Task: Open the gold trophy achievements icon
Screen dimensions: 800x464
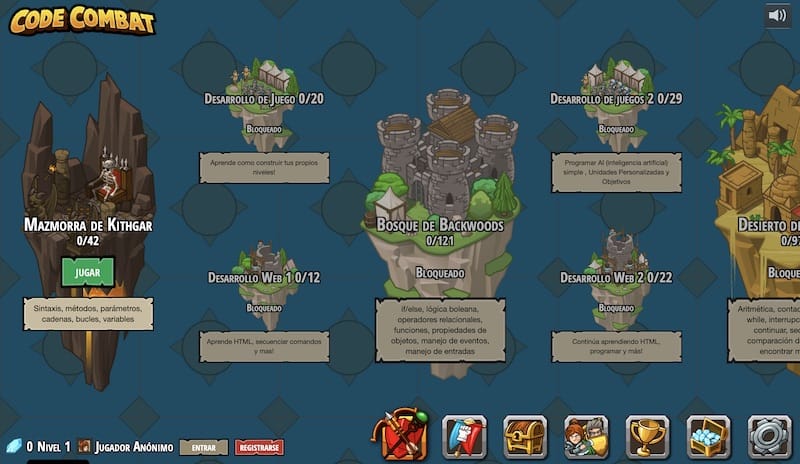Action: click(x=647, y=437)
